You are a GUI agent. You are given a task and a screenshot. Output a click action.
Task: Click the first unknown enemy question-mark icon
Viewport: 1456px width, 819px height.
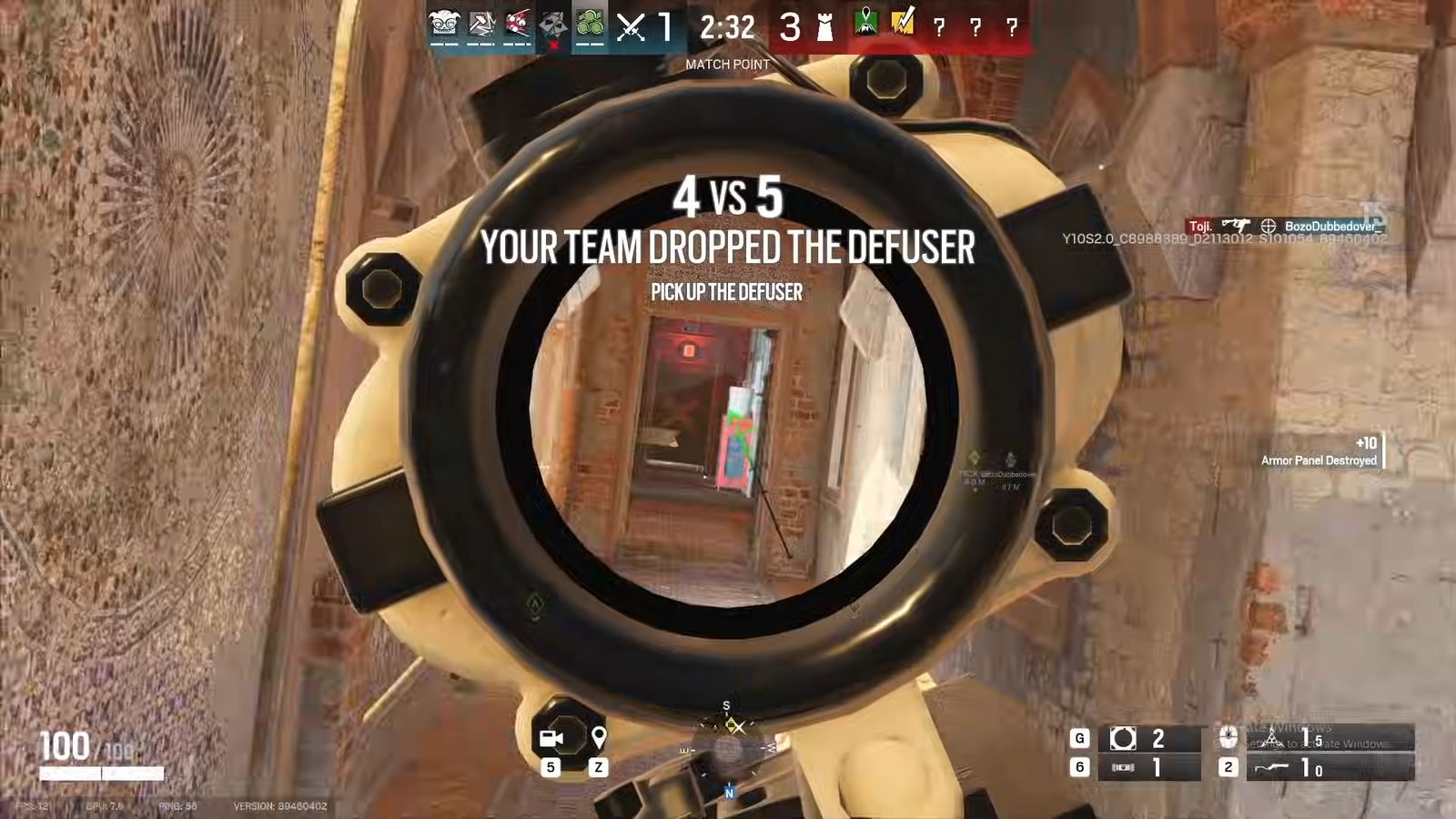click(939, 27)
